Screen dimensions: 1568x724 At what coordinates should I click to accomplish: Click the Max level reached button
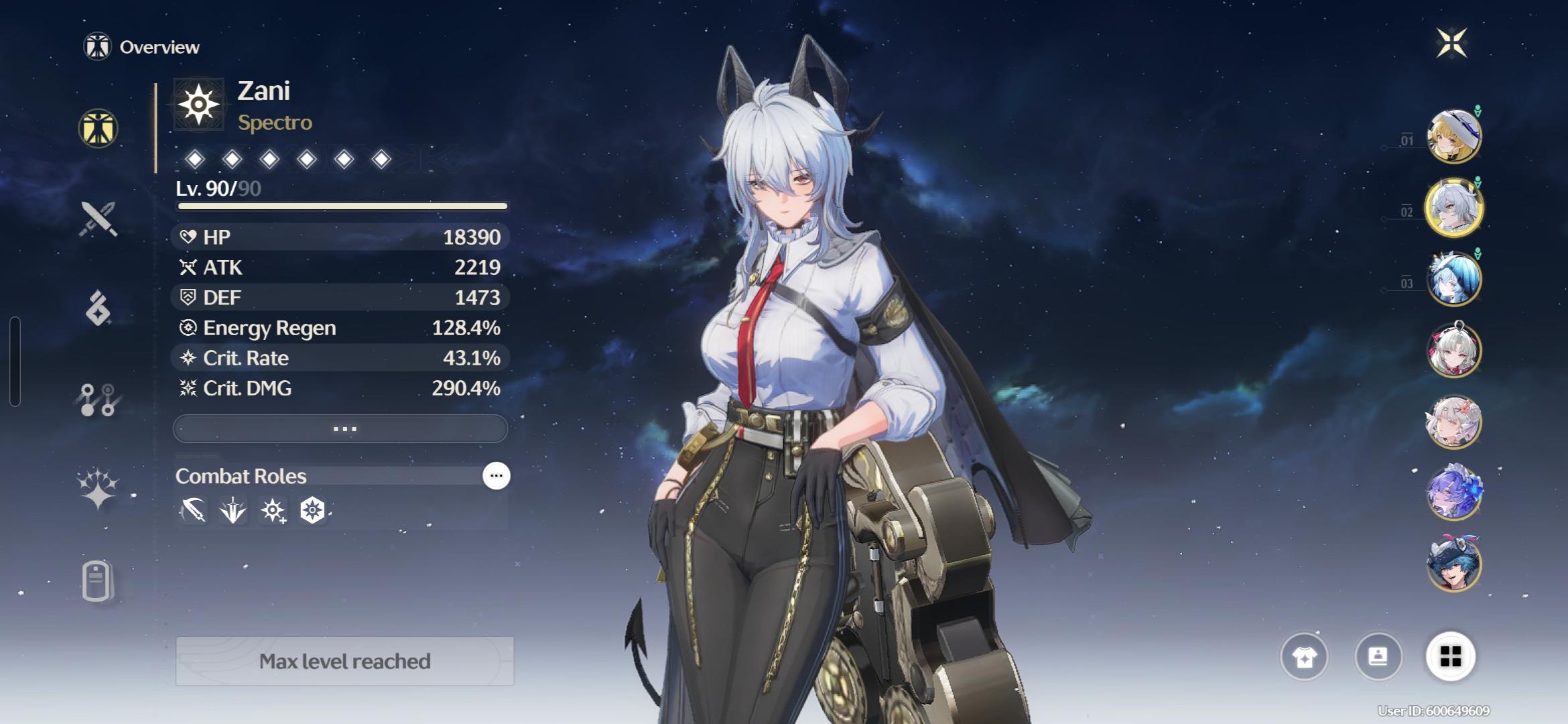(344, 662)
